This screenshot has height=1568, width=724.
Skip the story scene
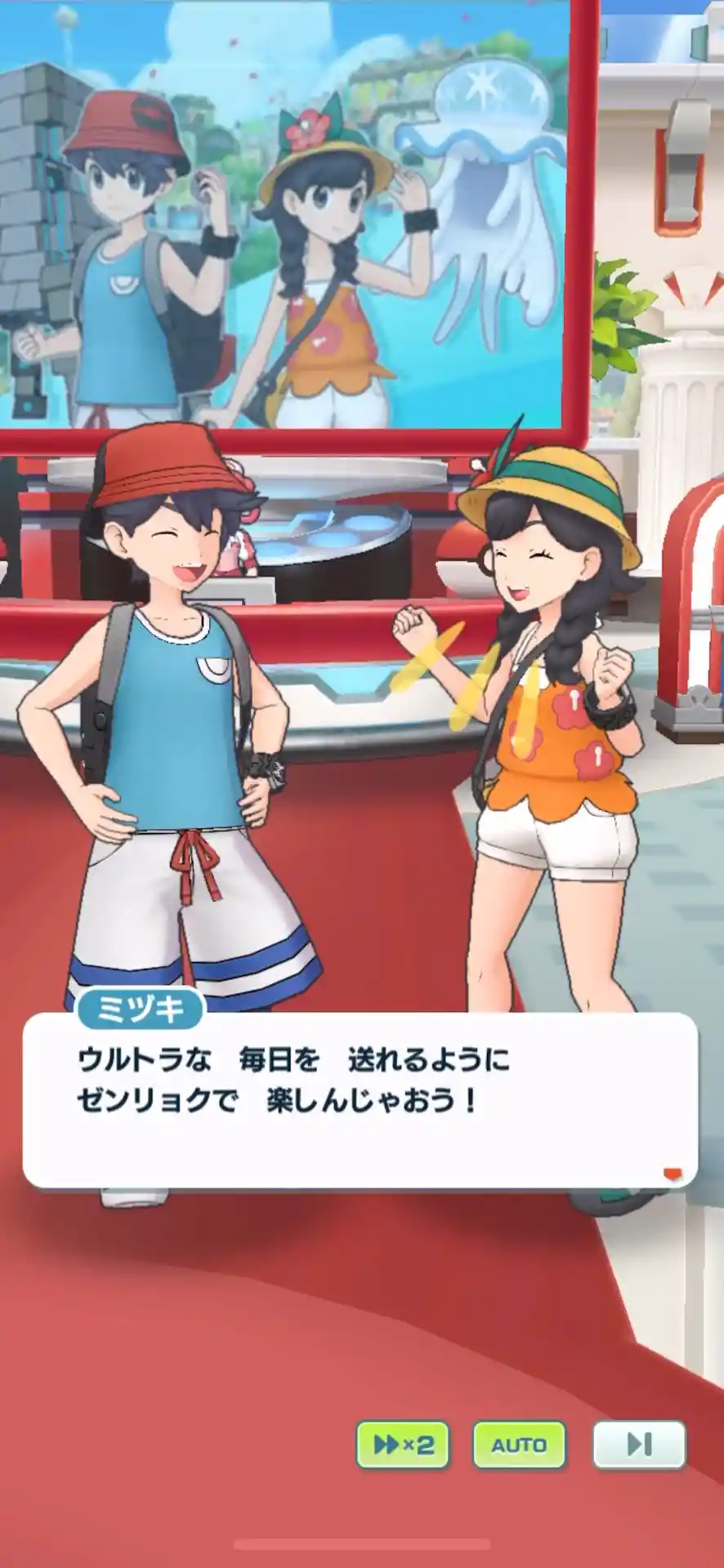[x=638, y=1444]
